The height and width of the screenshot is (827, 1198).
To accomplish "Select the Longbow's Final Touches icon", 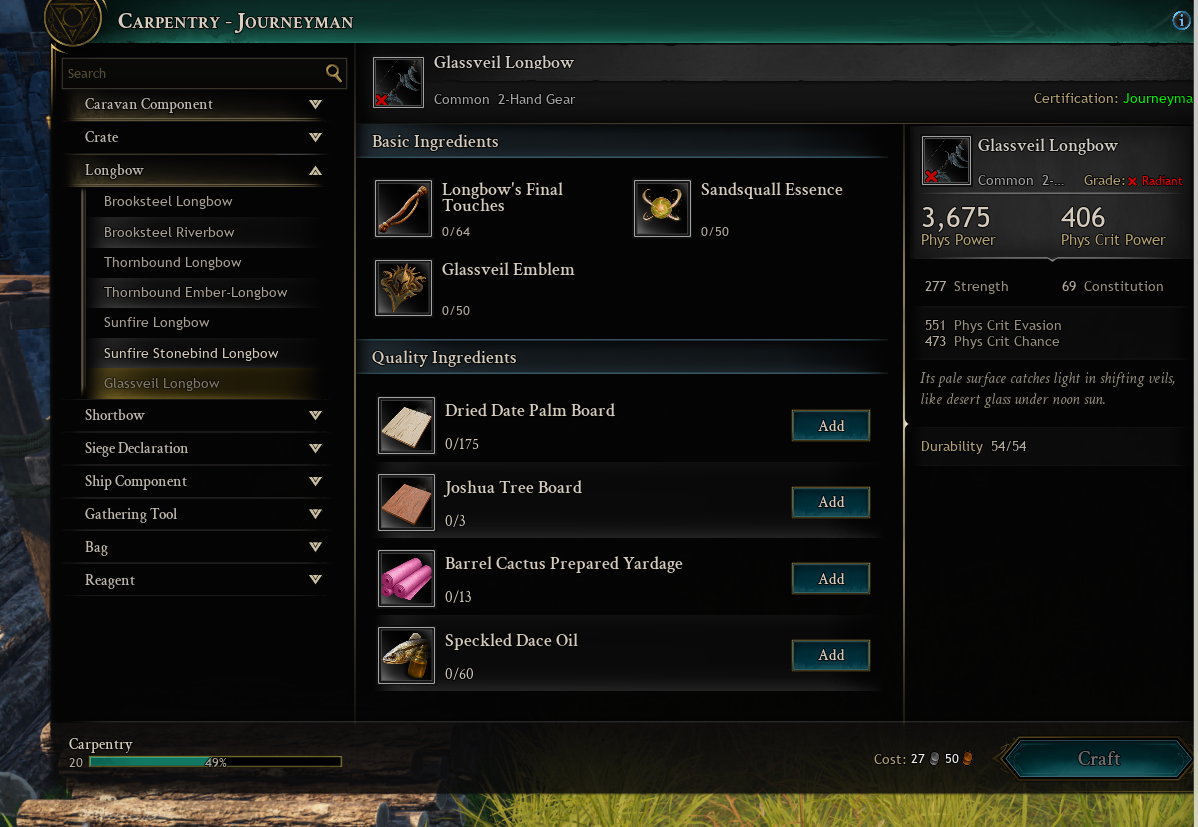I will click(403, 208).
